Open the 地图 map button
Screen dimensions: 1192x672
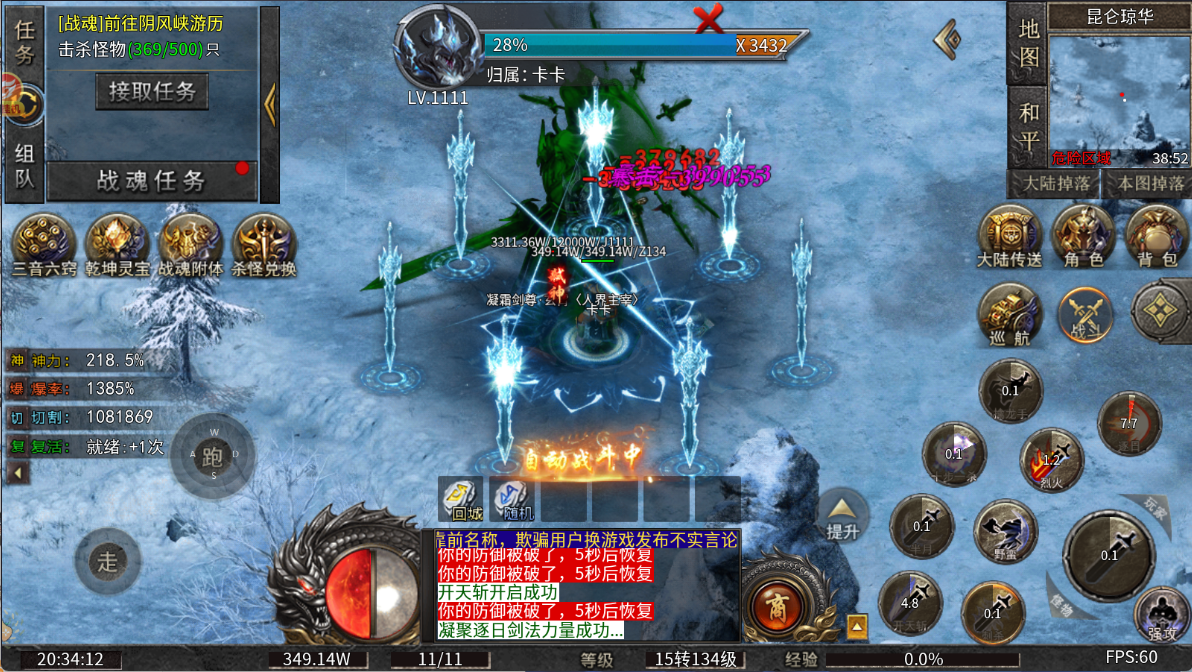tap(1029, 43)
